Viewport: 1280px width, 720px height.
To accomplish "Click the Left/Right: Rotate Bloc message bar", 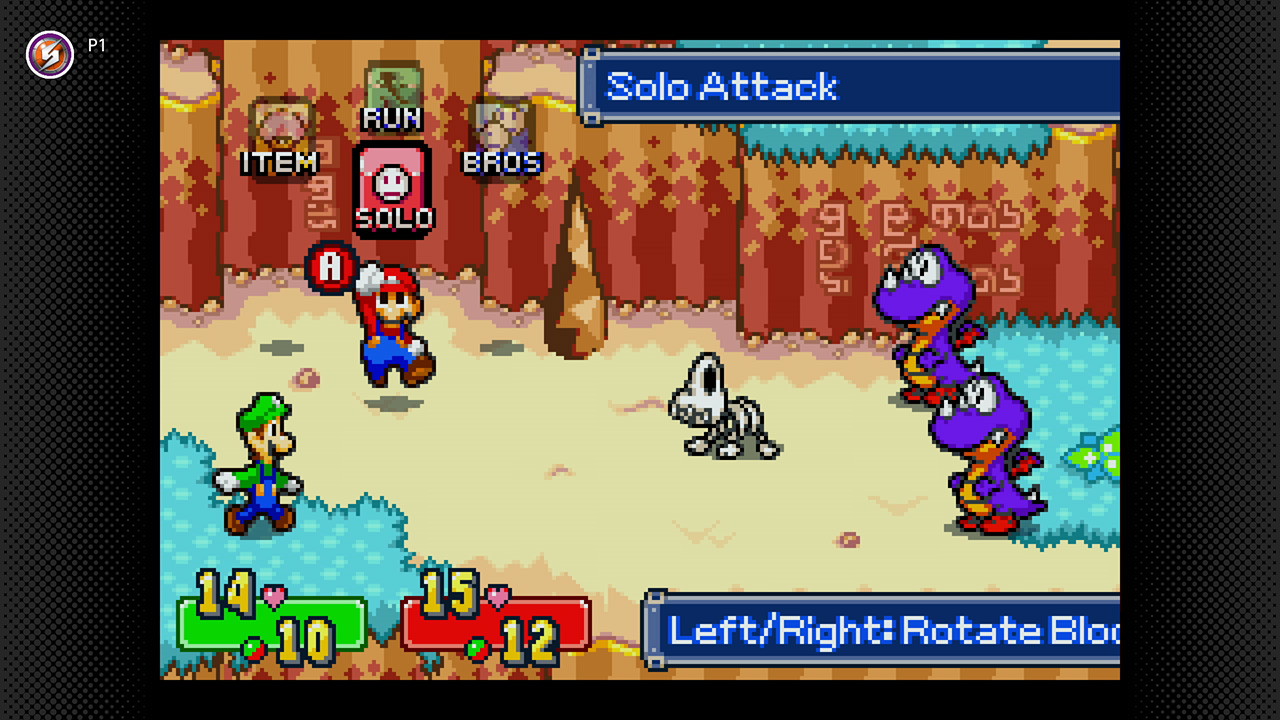I will click(x=890, y=631).
